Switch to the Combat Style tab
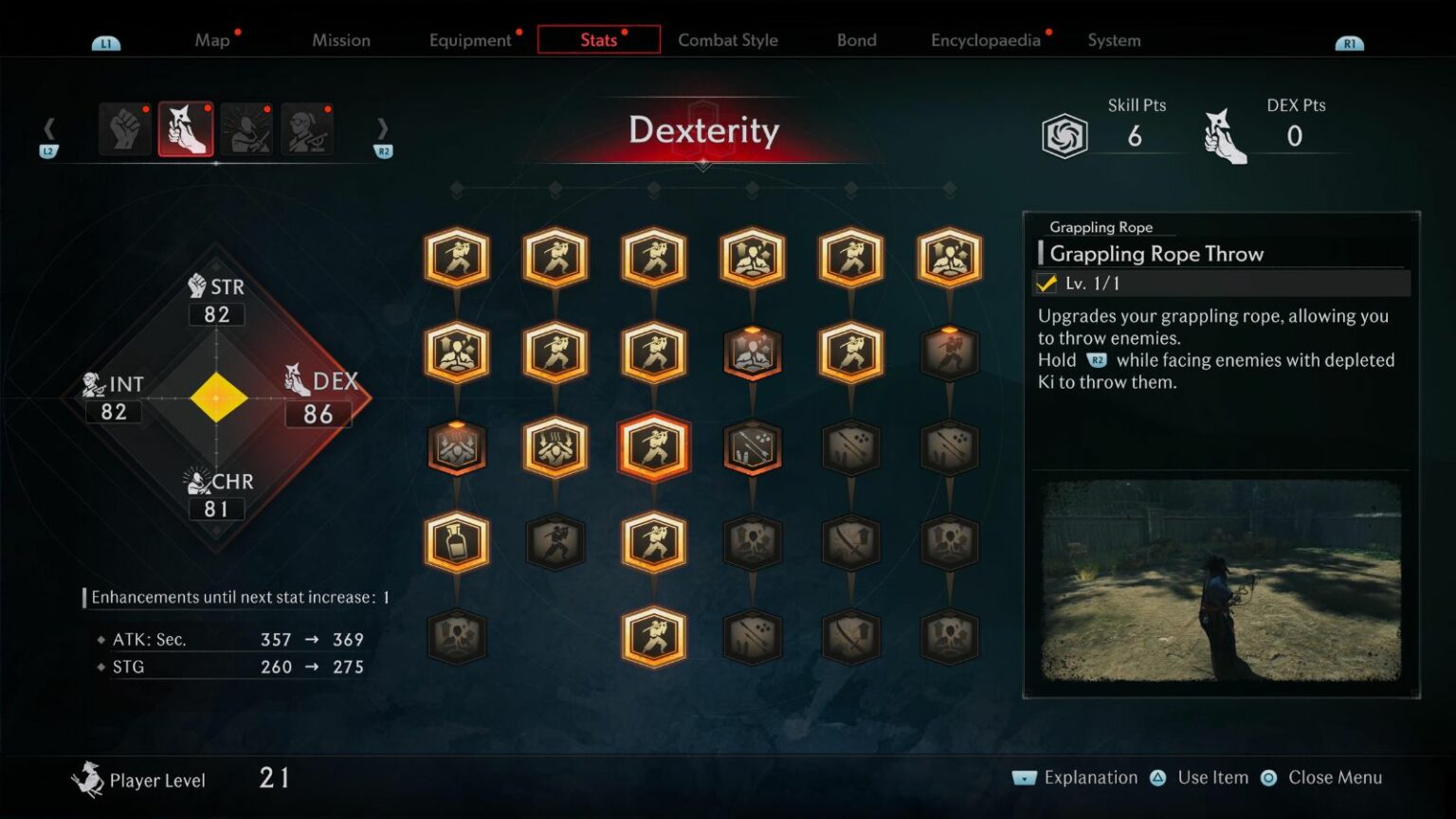This screenshot has height=819, width=1456. click(x=727, y=40)
